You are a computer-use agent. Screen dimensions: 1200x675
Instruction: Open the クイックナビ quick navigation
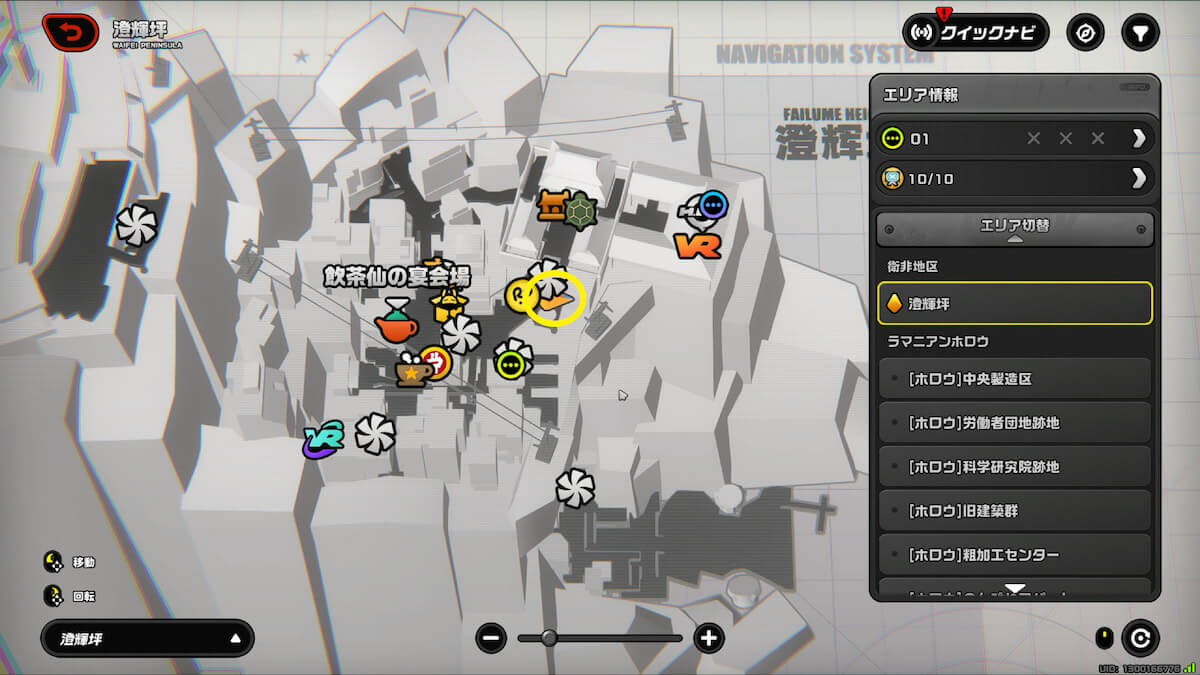click(x=975, y=32)
